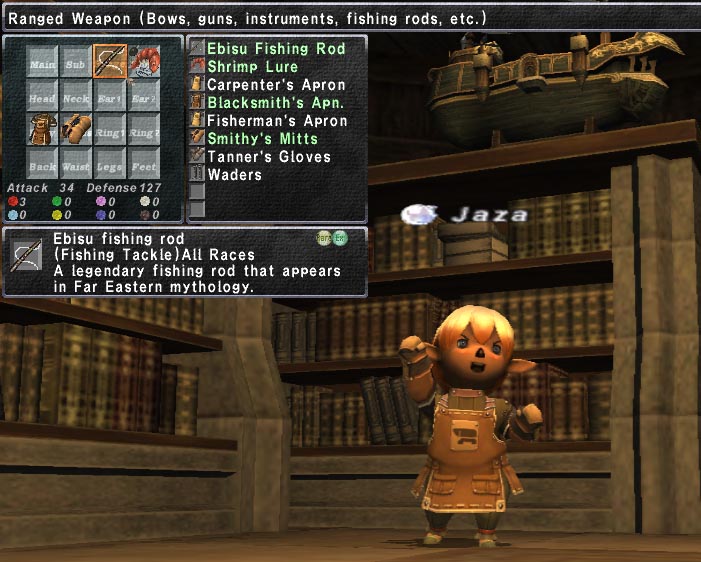Select the equipped apron body slot
The image size is (701, 562).
(x=43, y=130)
